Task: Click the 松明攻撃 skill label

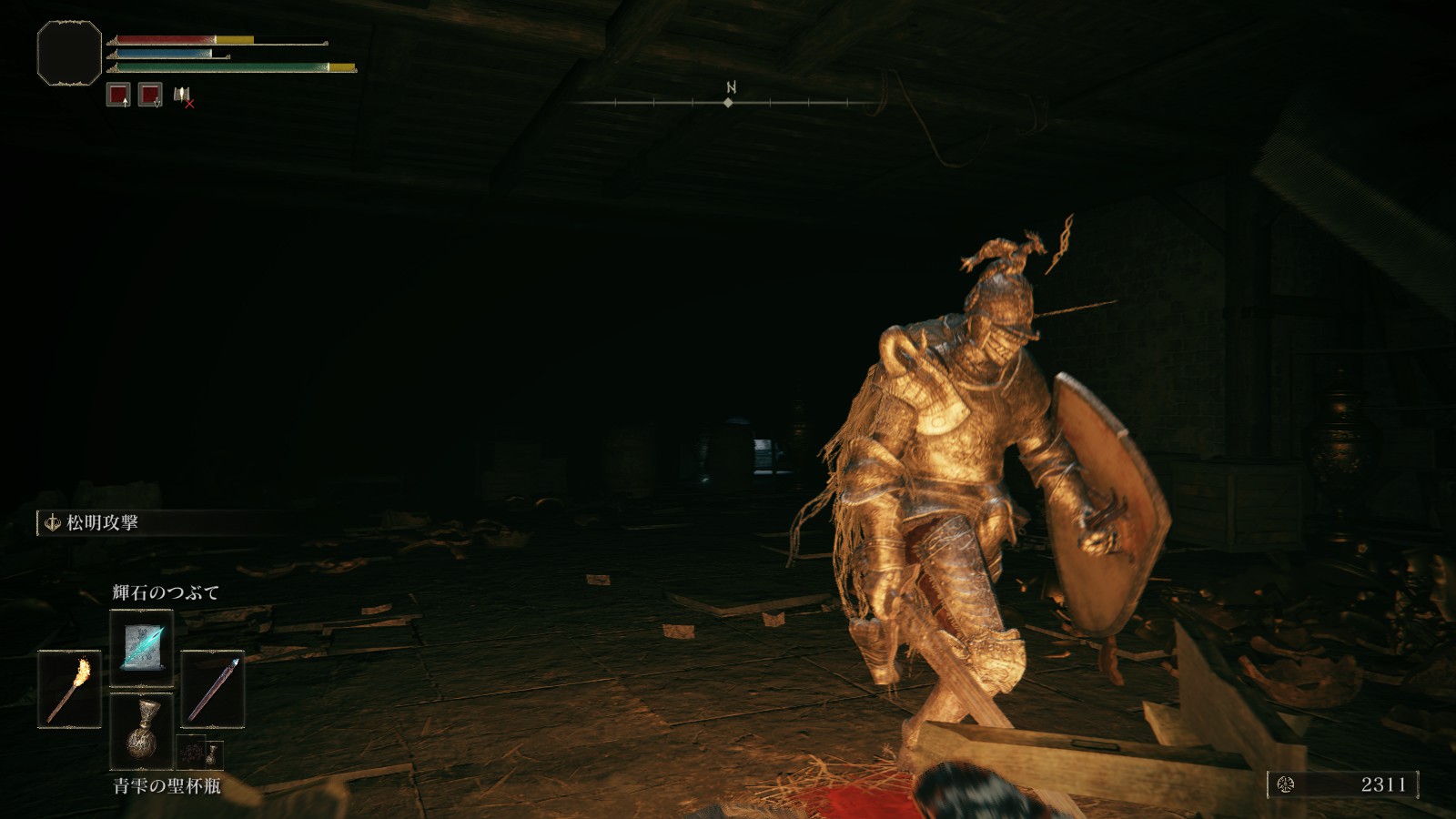Action: pyautogui.click(x=102, y=523)
